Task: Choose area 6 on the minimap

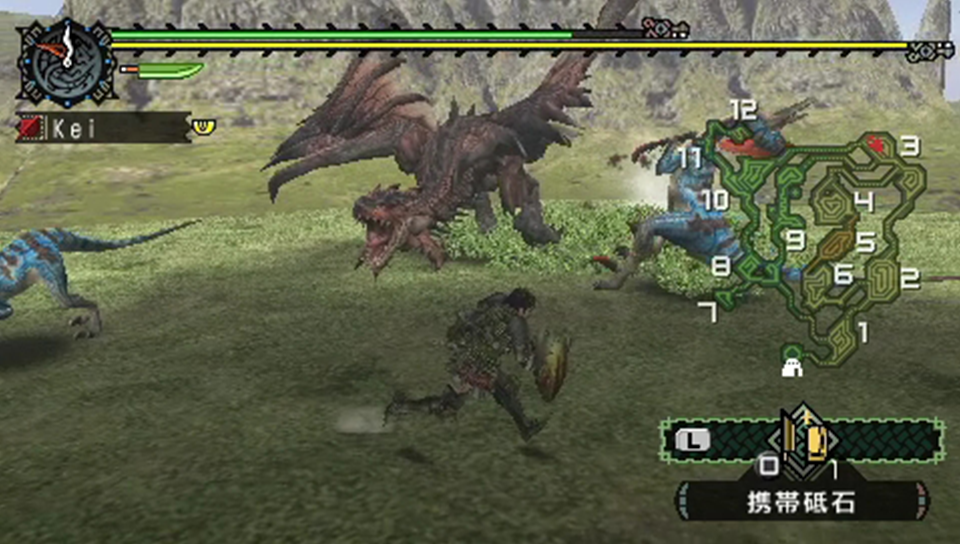Action: point(843,274)
